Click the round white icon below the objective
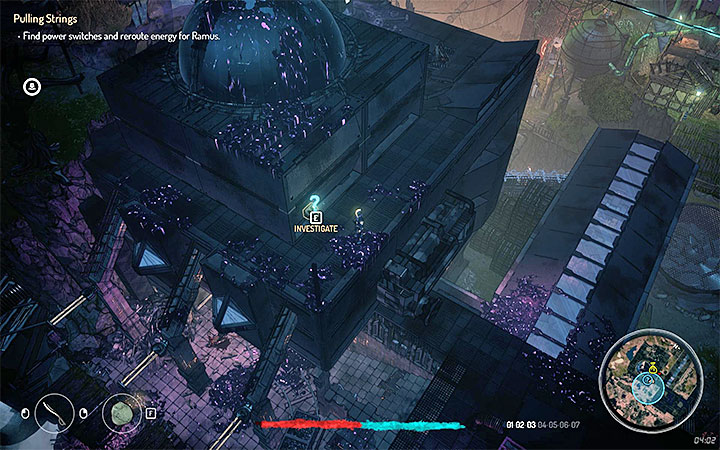Viewport: 720px width, 450px height. [32, 87]
